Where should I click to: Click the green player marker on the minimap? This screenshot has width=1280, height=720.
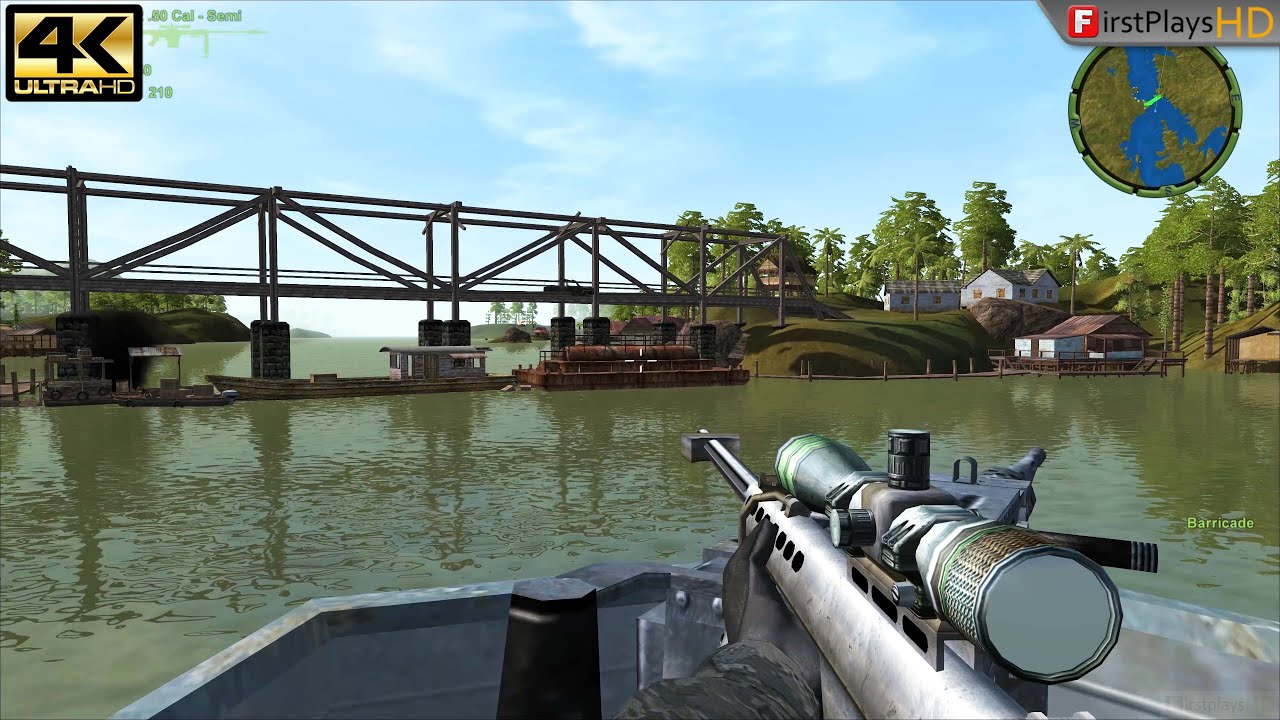click(1153, 99)
